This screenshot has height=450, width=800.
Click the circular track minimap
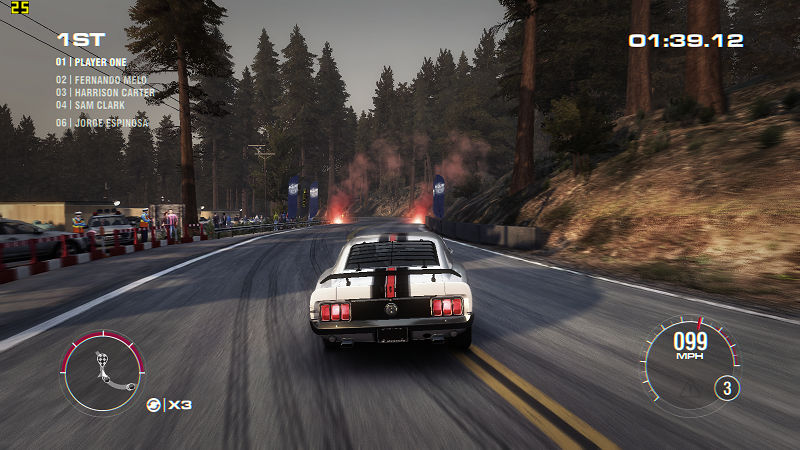click(x=102, y=371)
